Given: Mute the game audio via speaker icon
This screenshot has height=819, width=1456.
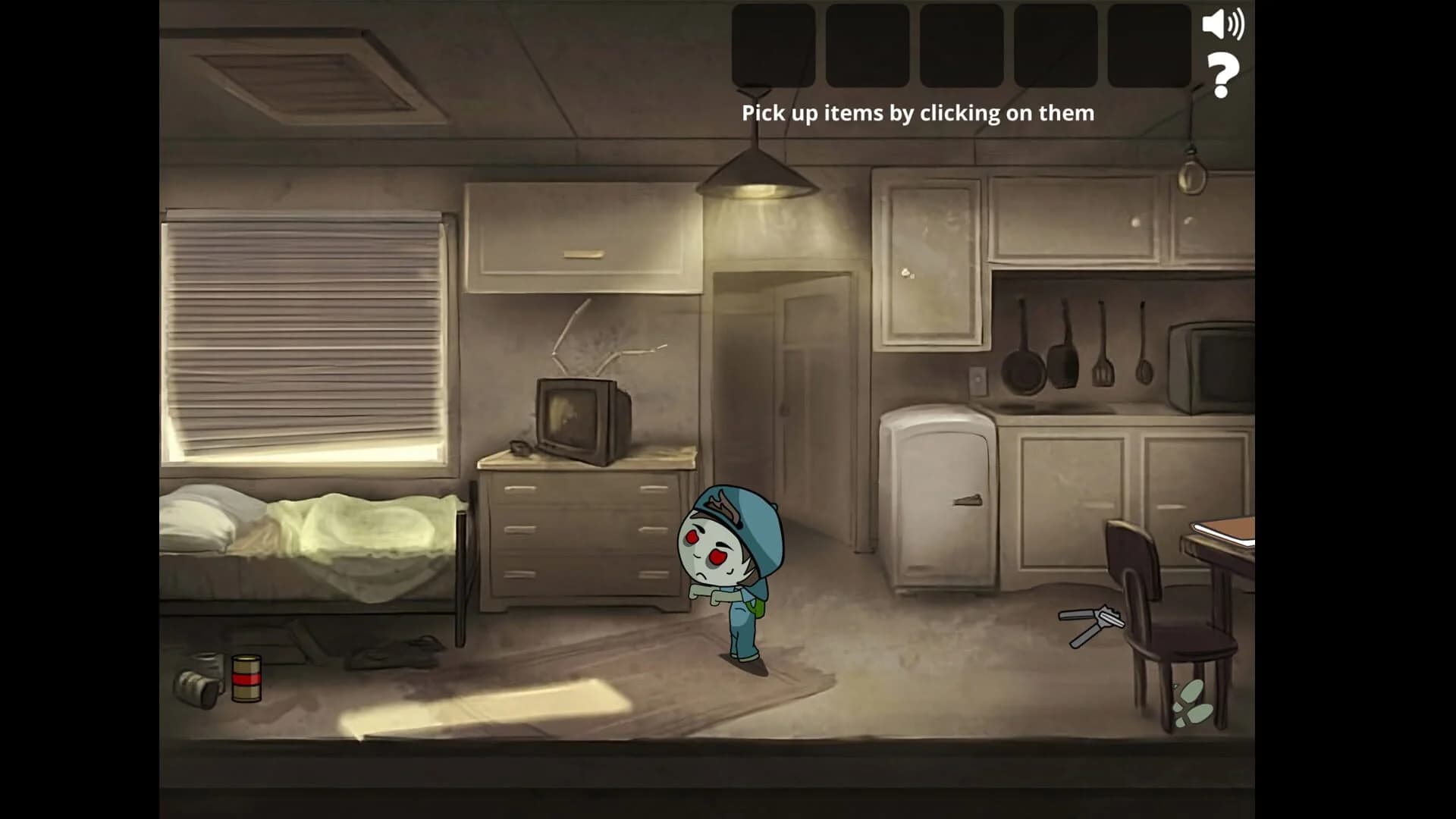Looking at the screenshot, I should point(1223,25).
